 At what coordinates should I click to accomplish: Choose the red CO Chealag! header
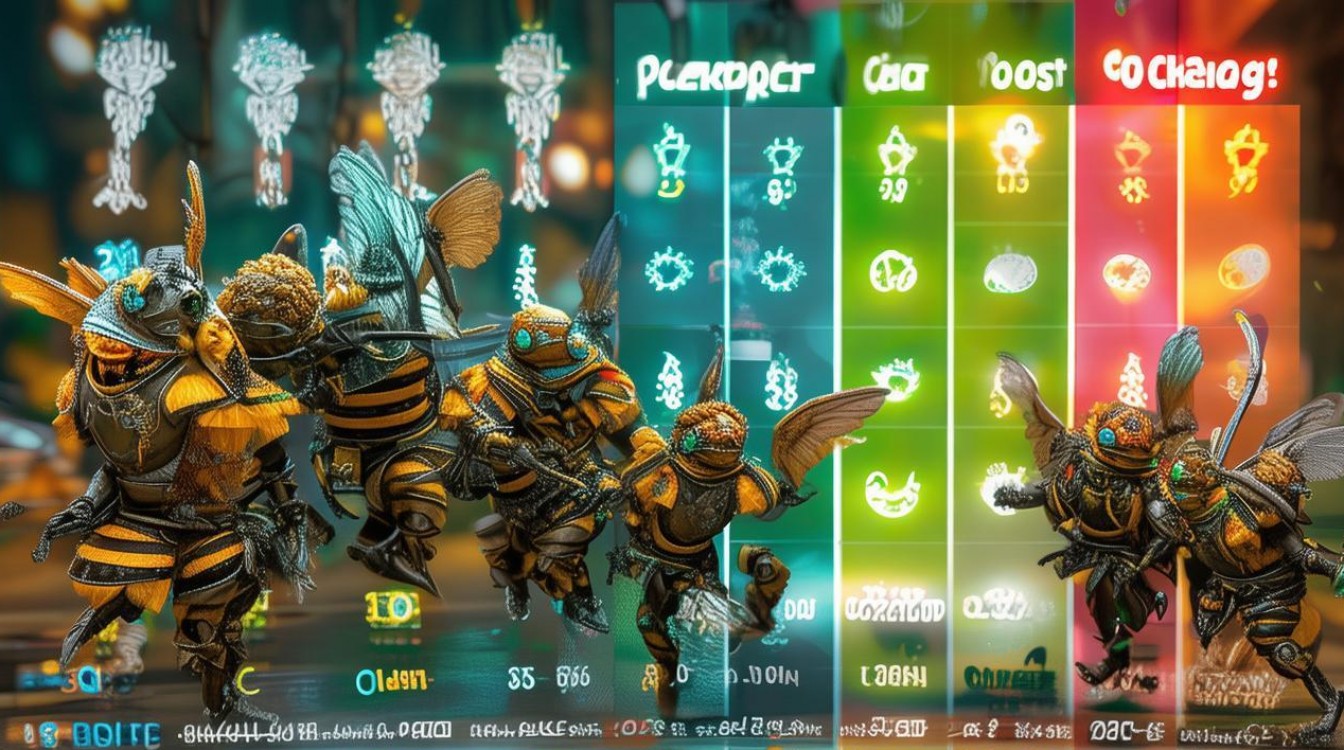[1190, 74]
